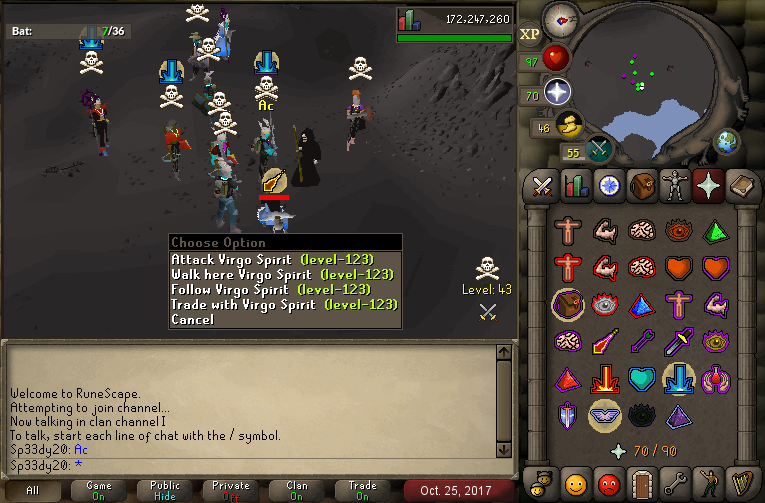Activate the quick-prayers orb
Viewport: 765px width, 503px height.
point(556,93)
